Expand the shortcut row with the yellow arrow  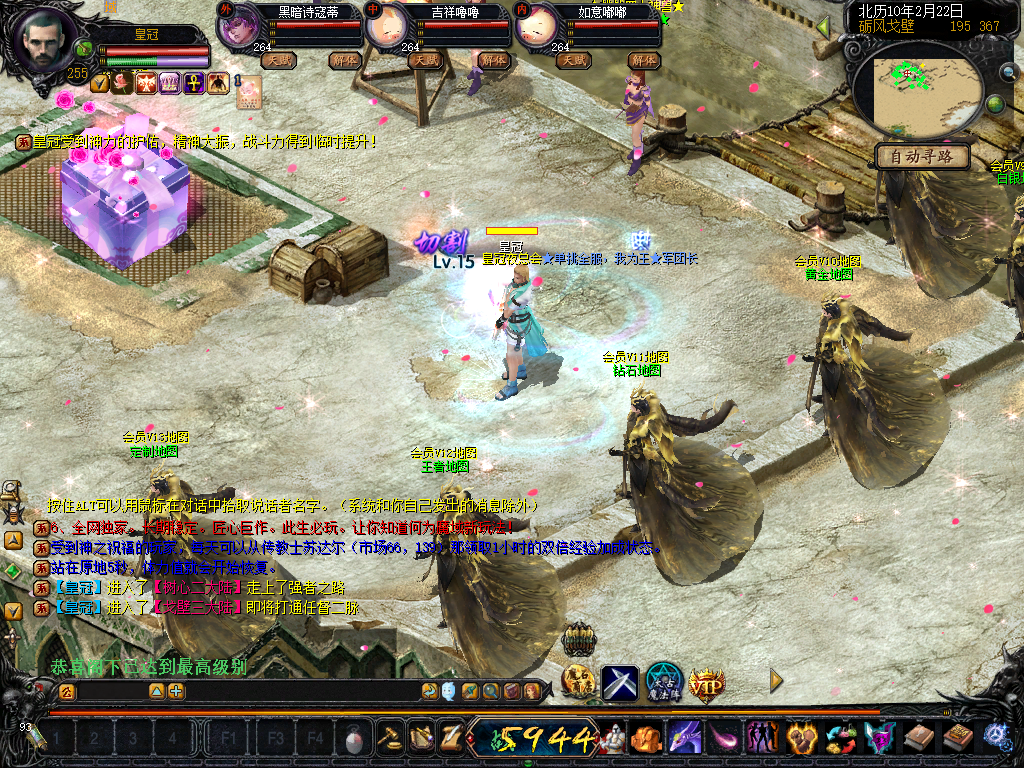click(x=776, y=681)
